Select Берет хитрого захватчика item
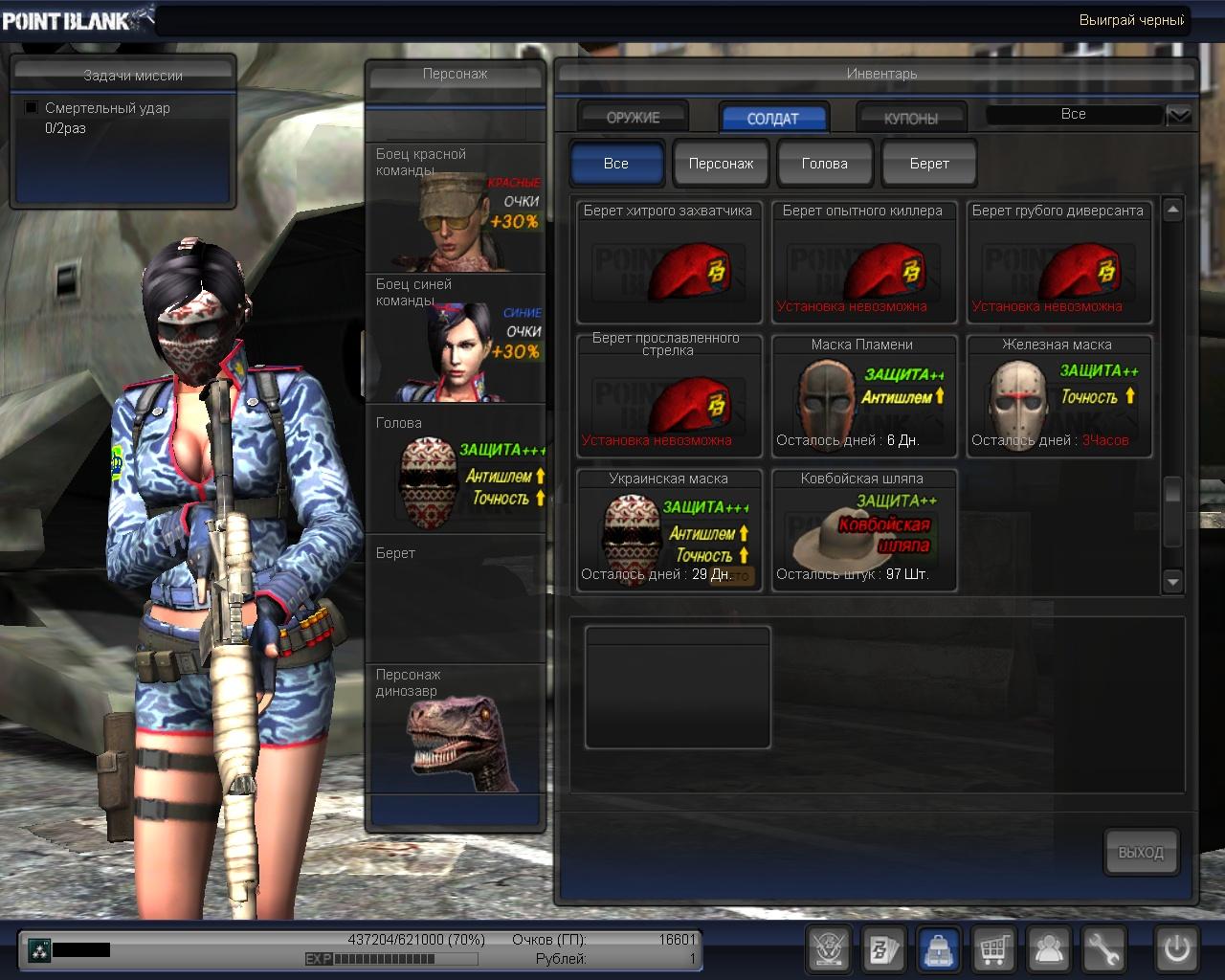This screenshot has width=1225, height=980. (669, 263)
